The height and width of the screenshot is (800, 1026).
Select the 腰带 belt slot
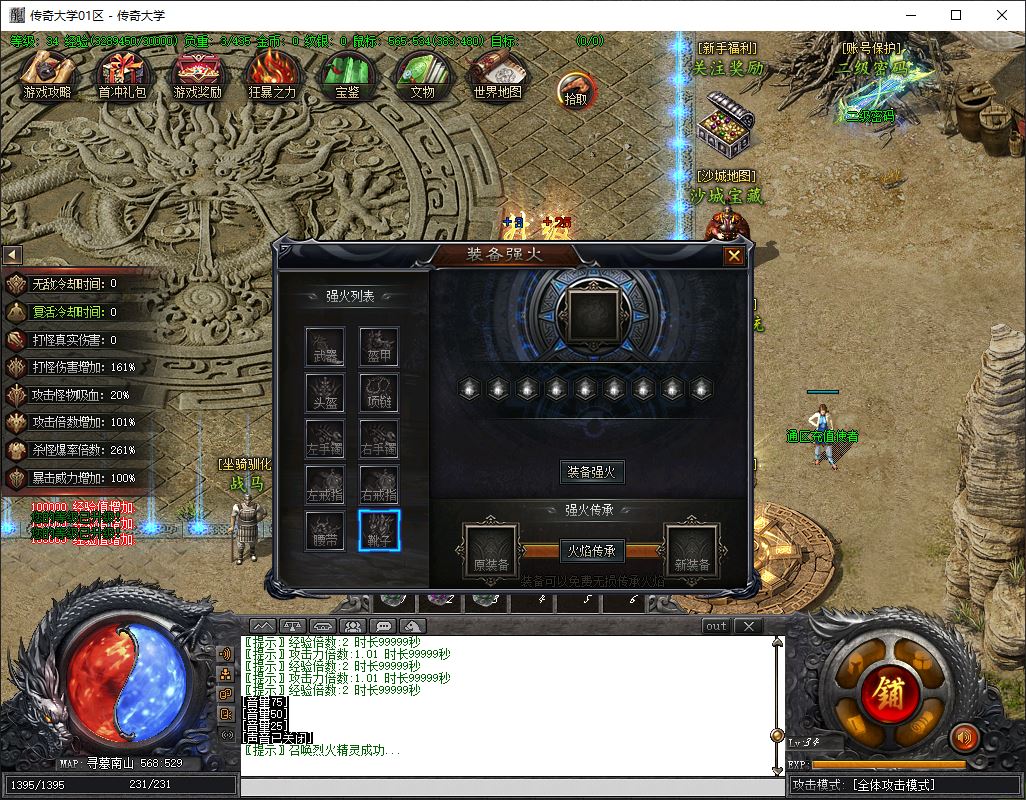[x=325, y=530]
